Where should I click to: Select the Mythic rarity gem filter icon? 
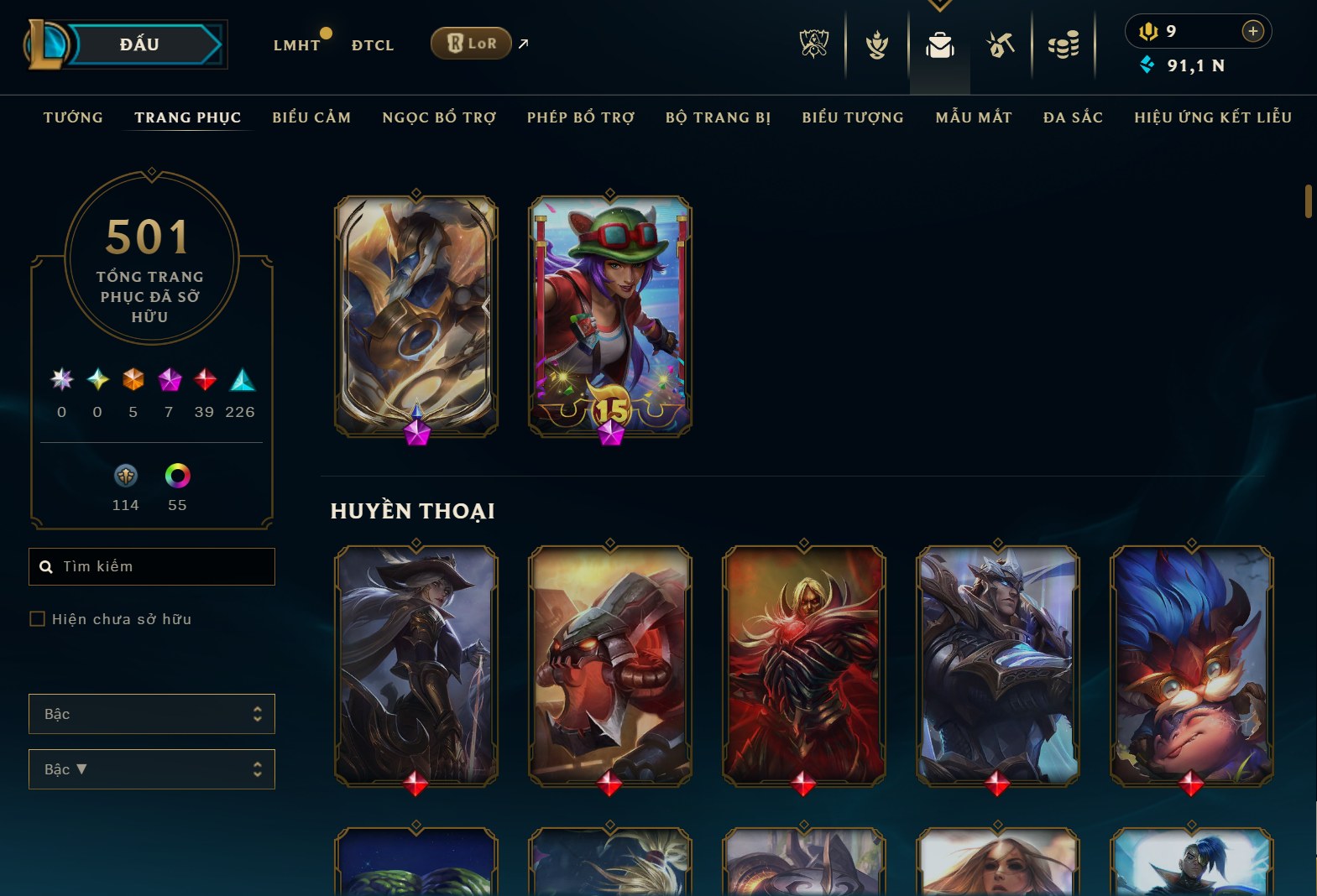point(169,380)
